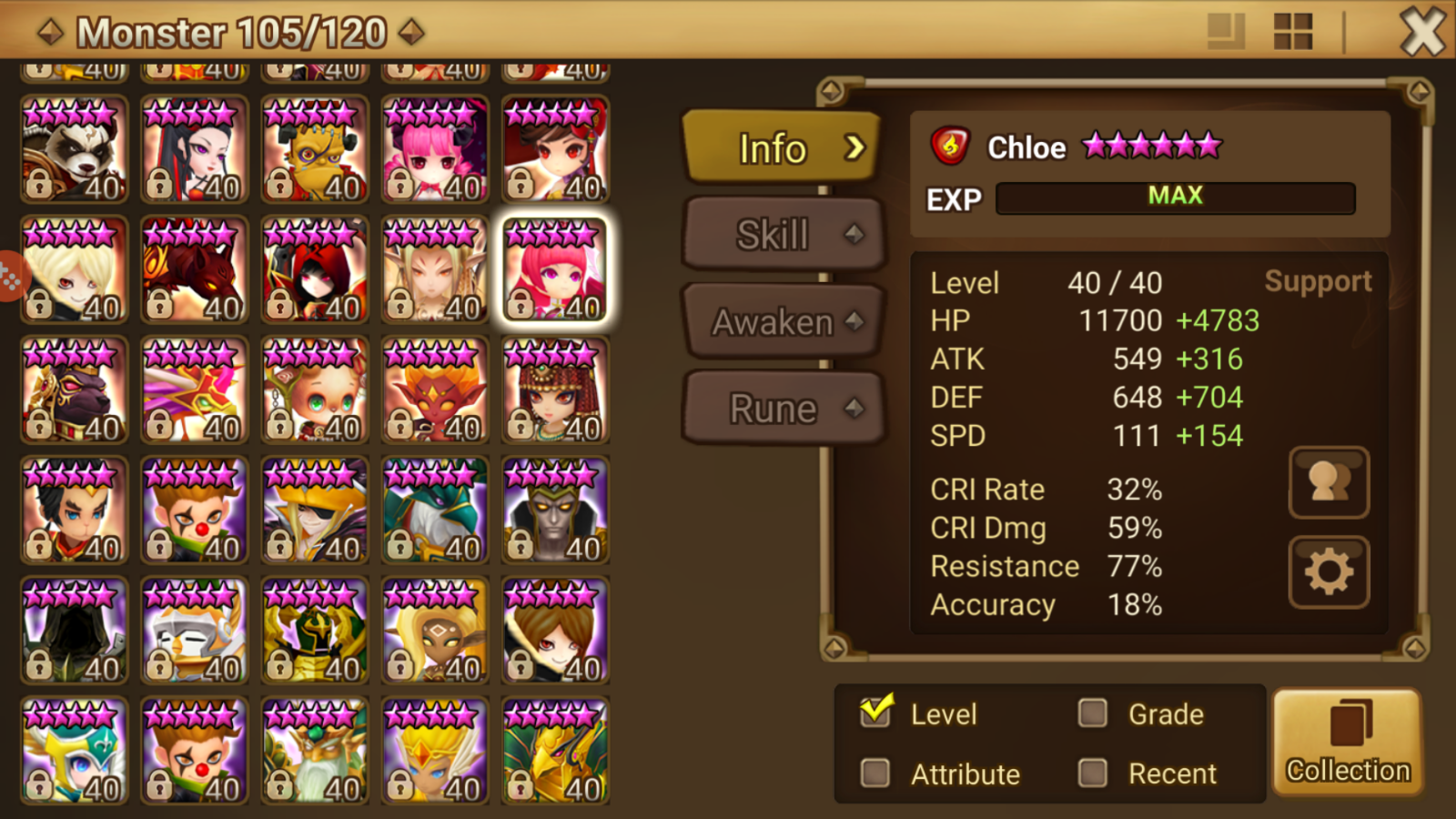Check the Attribute filter box
Viewport: 1456px width, 819px height.
pos(875,773)
